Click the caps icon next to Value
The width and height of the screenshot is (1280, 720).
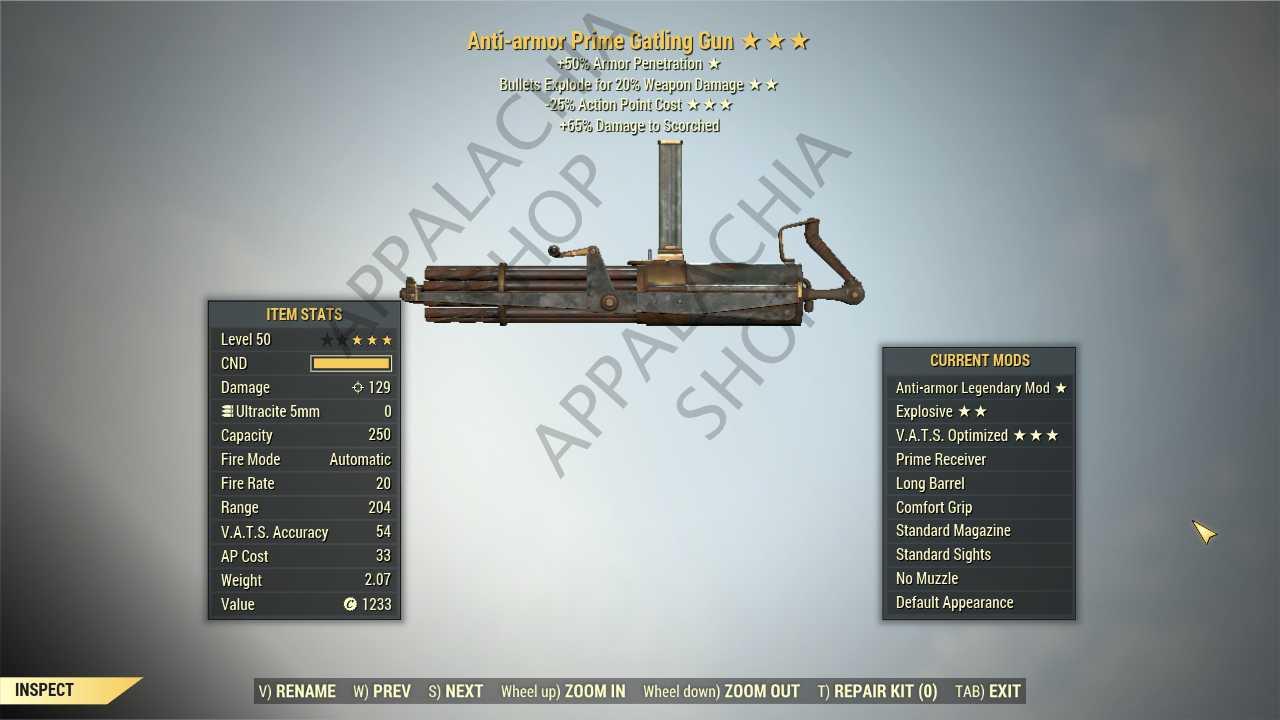[349, 604]
